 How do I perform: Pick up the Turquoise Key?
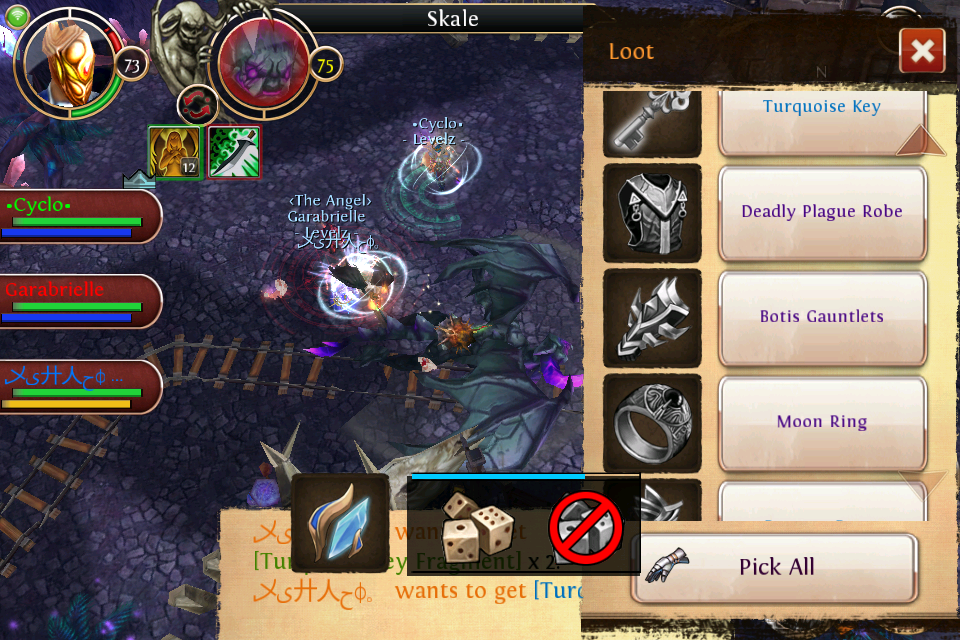(x=822, y=112)
